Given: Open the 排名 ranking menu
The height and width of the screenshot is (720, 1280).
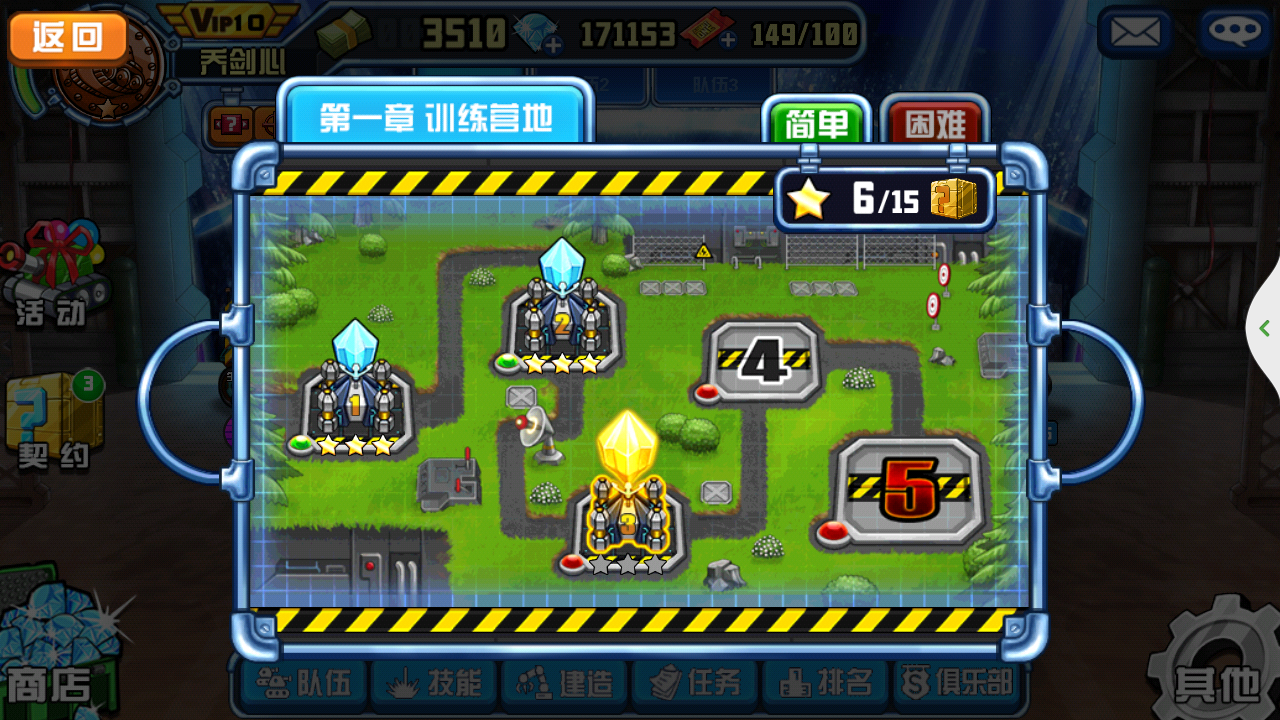Looking at the screenshot, I should [828, 684].
